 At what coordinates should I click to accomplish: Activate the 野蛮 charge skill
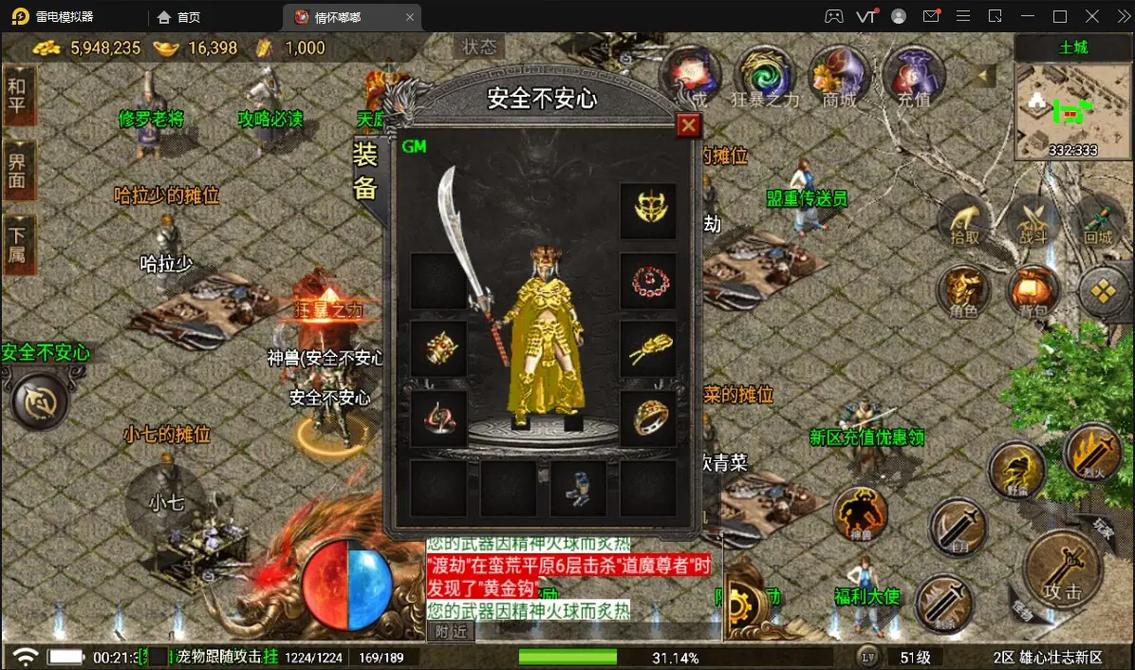click(x=1017, y=470)
